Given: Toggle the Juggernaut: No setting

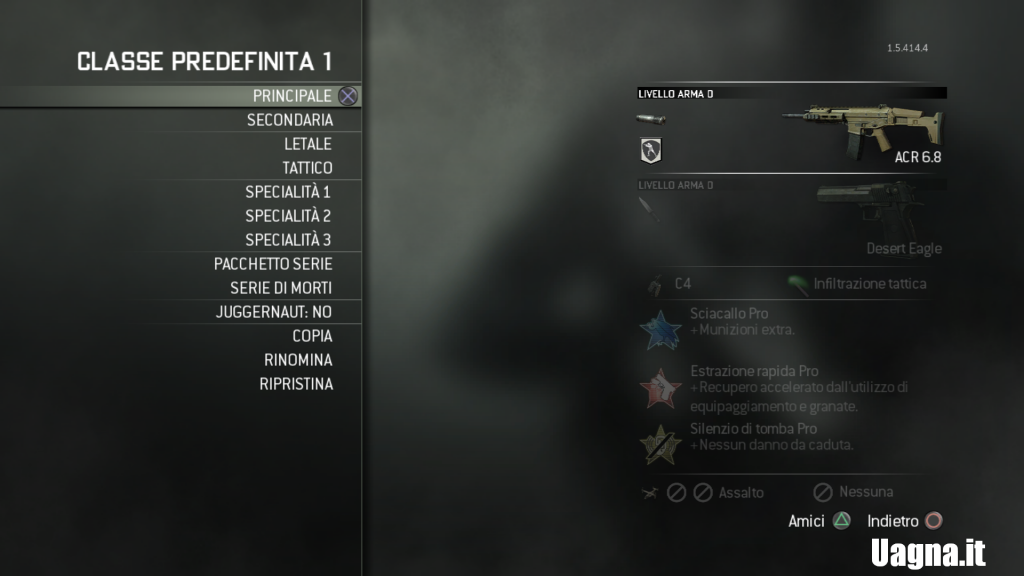Looking at the screenshot, I should coord(274,312).
